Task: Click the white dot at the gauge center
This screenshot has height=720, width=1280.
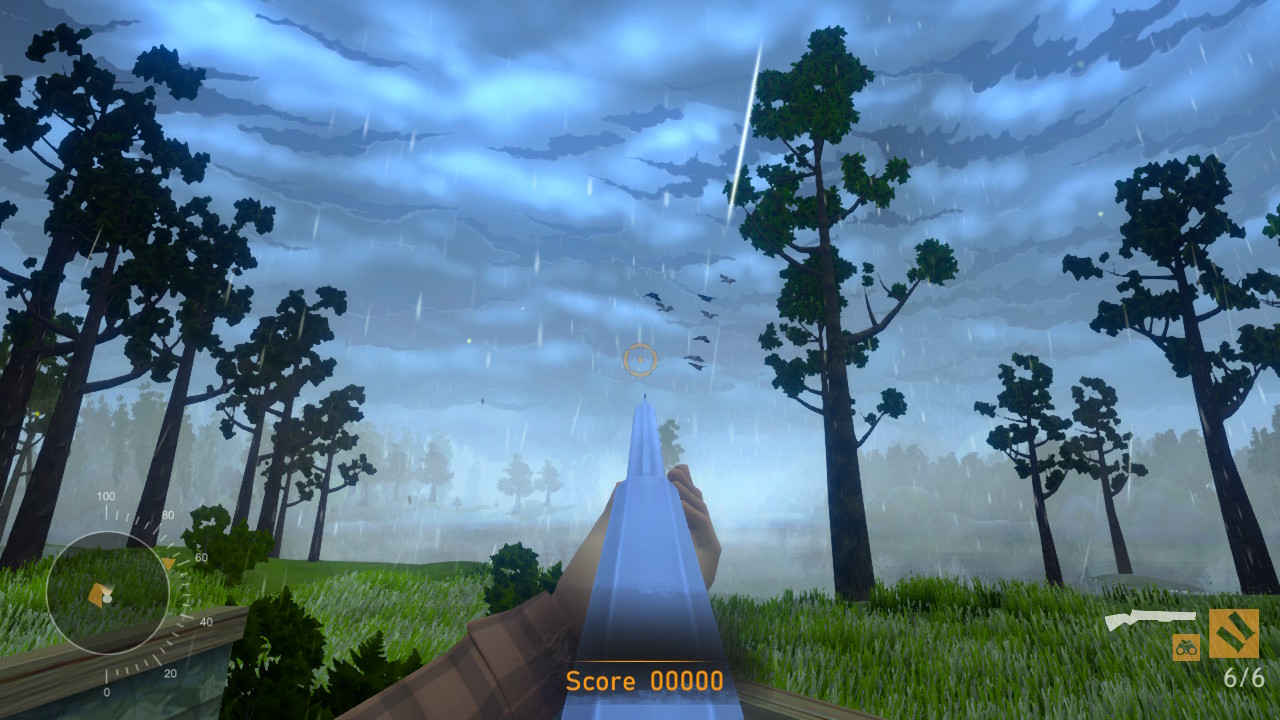Action: (x=108, y=599)
